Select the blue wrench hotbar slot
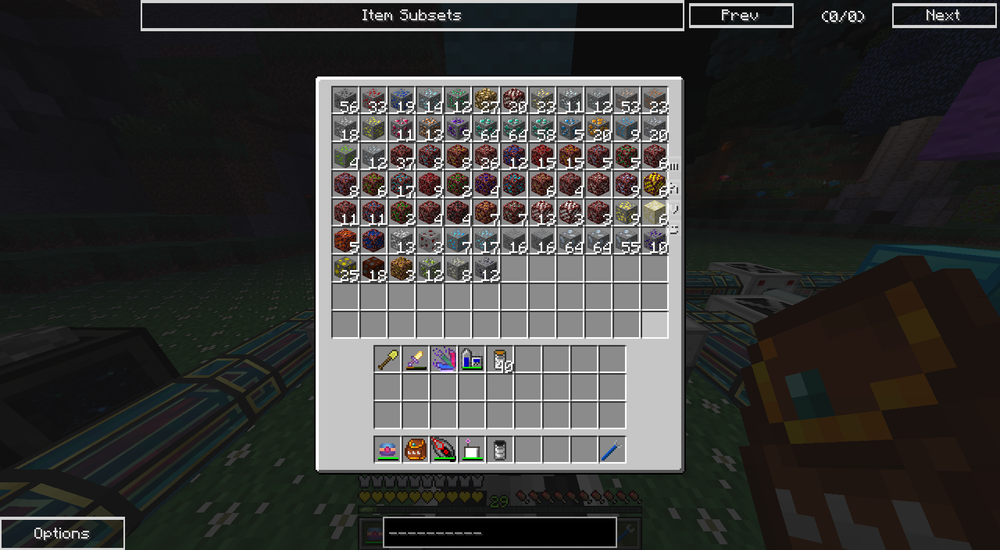This screenshot has width=1000, height=550. coord(612,449)
